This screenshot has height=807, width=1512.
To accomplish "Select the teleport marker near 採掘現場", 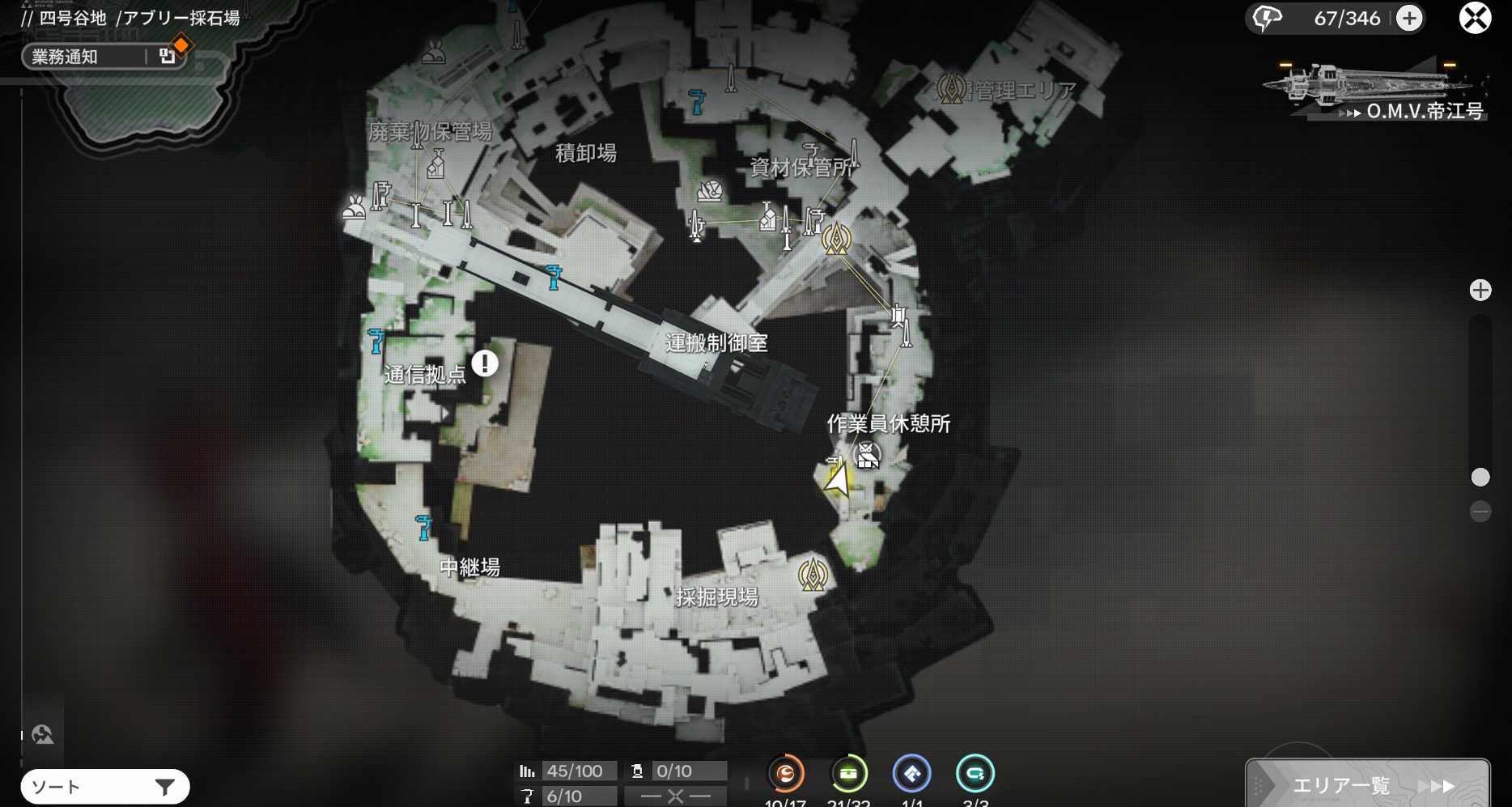I will 813,574.
